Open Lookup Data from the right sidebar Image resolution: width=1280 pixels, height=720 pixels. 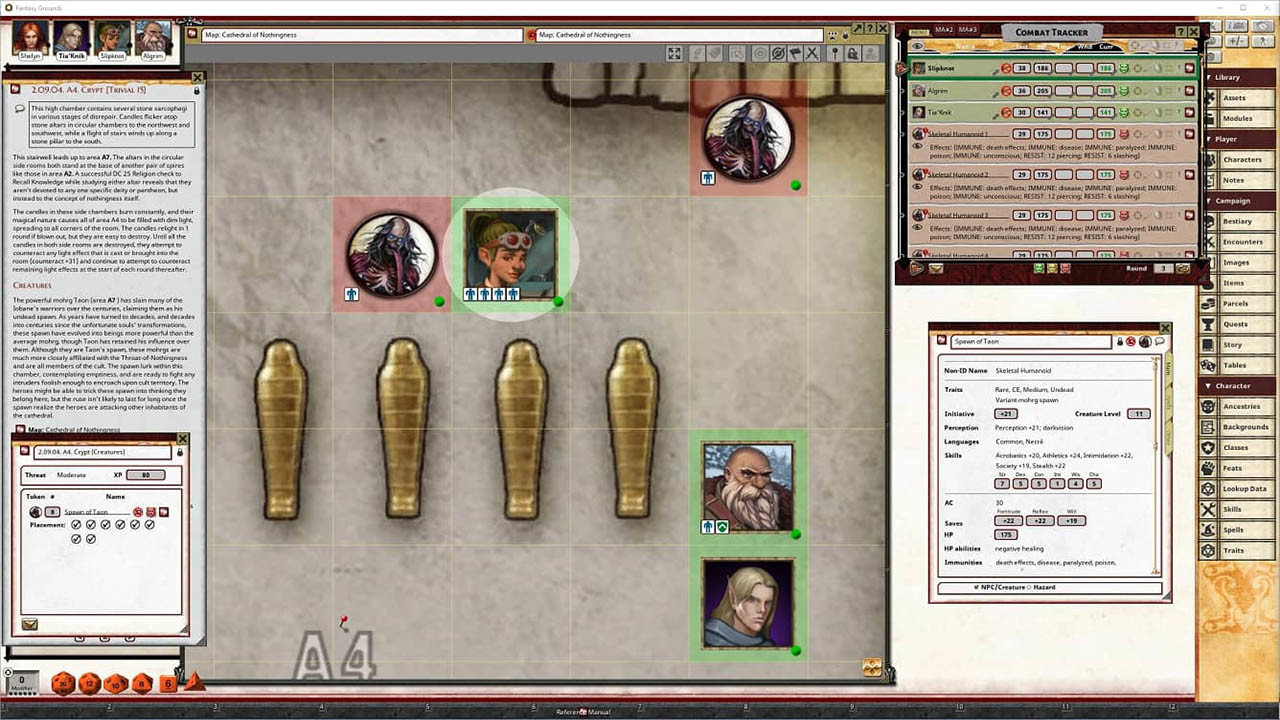pyautogui.click(x=1245, y=489)
